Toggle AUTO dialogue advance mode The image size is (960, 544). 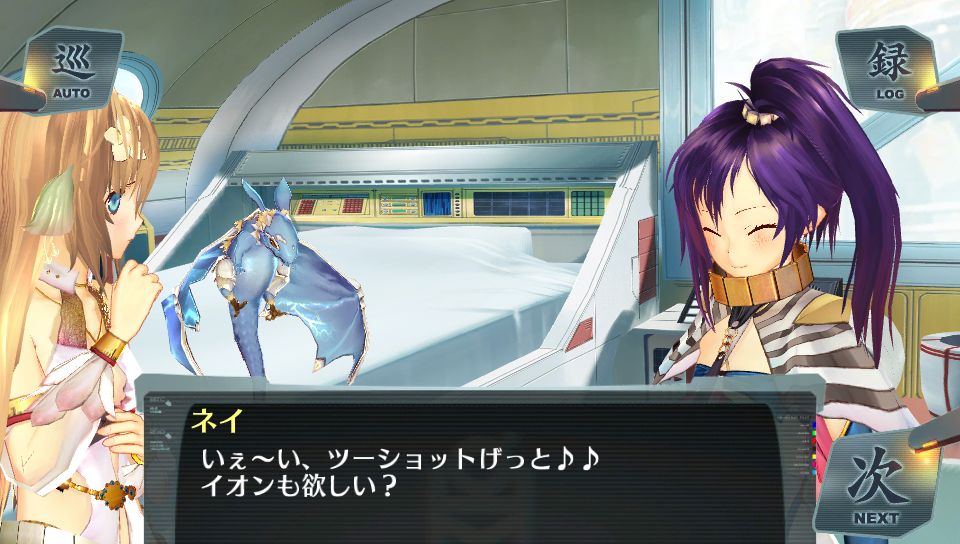[x=73, y=72]
